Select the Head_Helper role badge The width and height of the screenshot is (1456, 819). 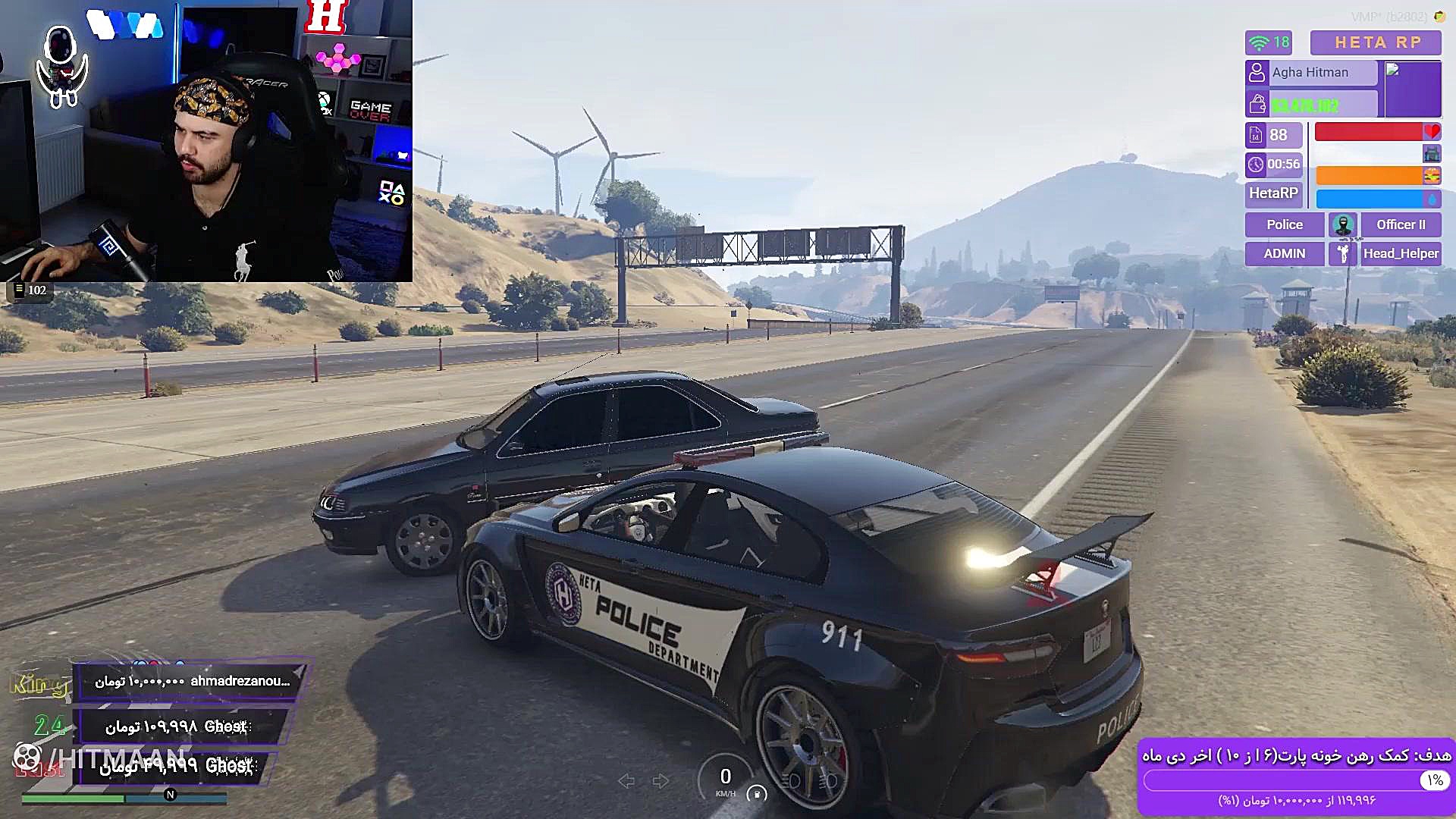pyautogui.click(x=1400, y=253)
